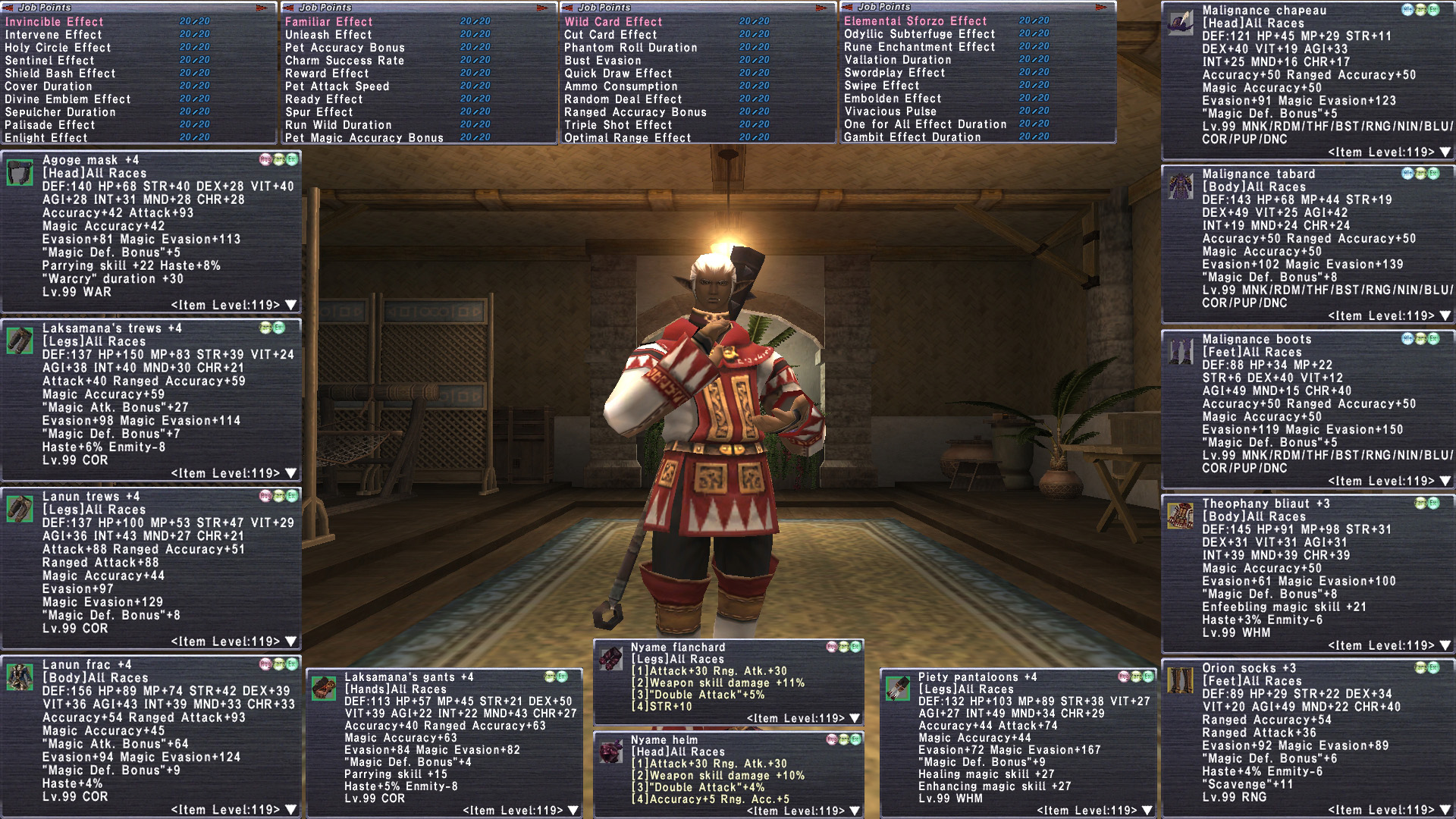
Task: Expand the Nyame helm item level arrow
Action: [x=855, y=811]
